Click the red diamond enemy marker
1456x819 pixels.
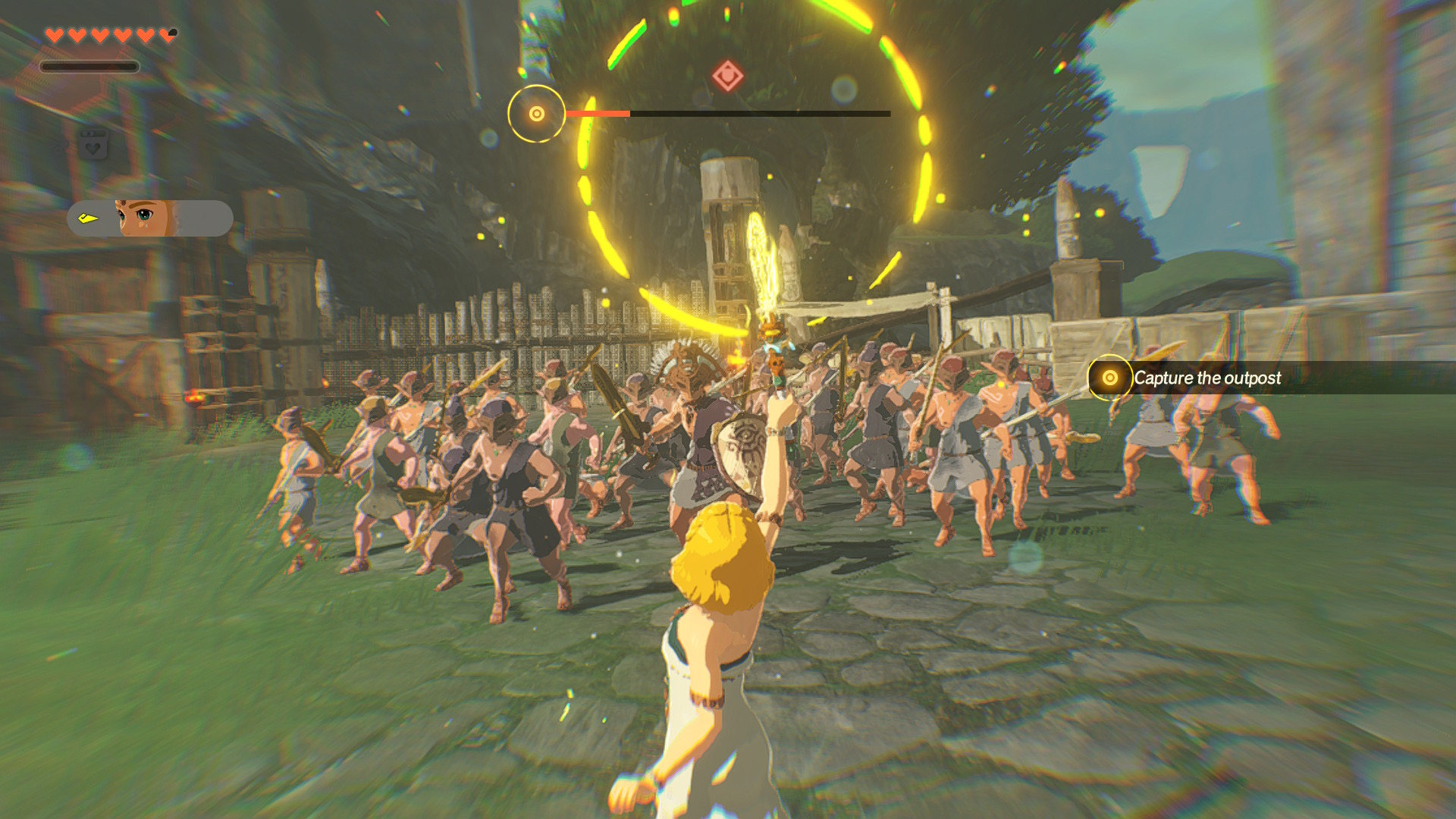727,76
